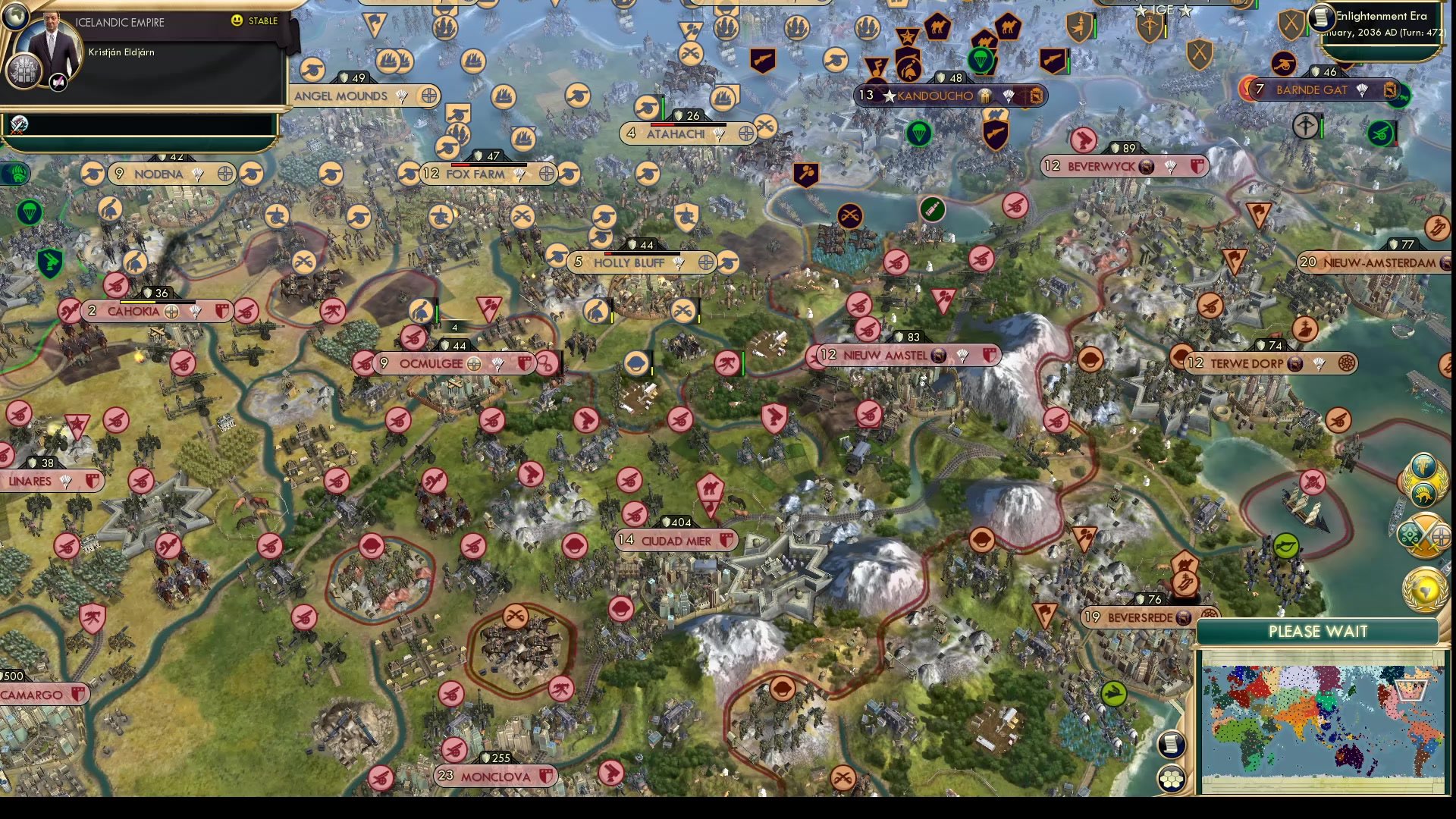Expand the Ciudad Mier city banner

[676, 541]
